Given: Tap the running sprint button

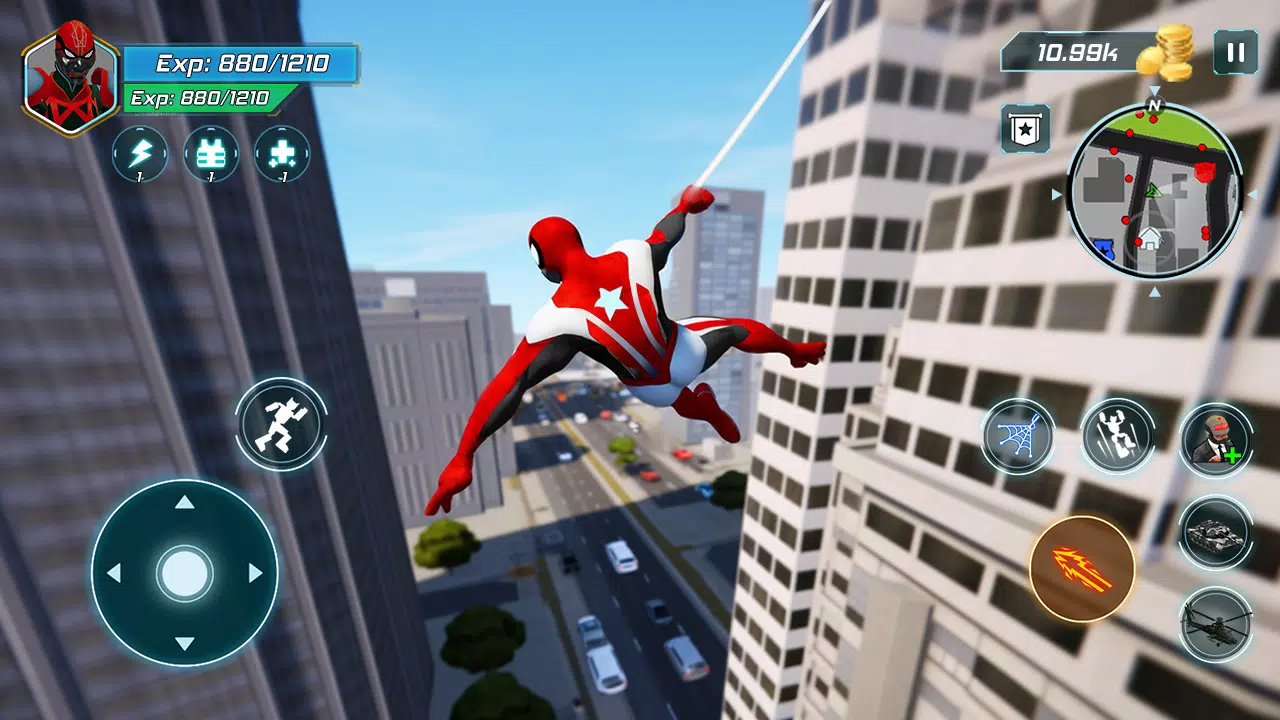Looking at the screenshot, I should [281, 424].
